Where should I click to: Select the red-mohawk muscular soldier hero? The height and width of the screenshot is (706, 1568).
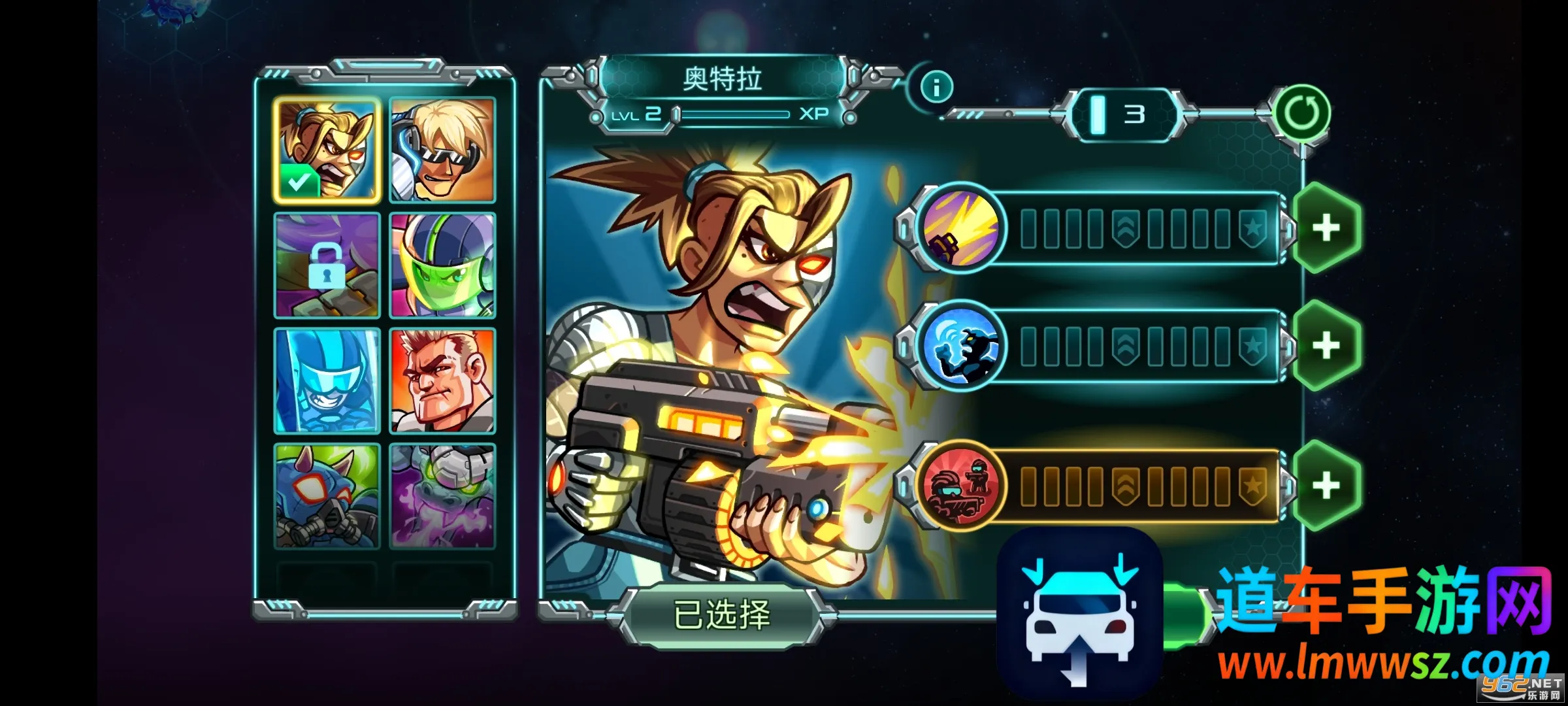pyautogui.click(x=442, y=381)
